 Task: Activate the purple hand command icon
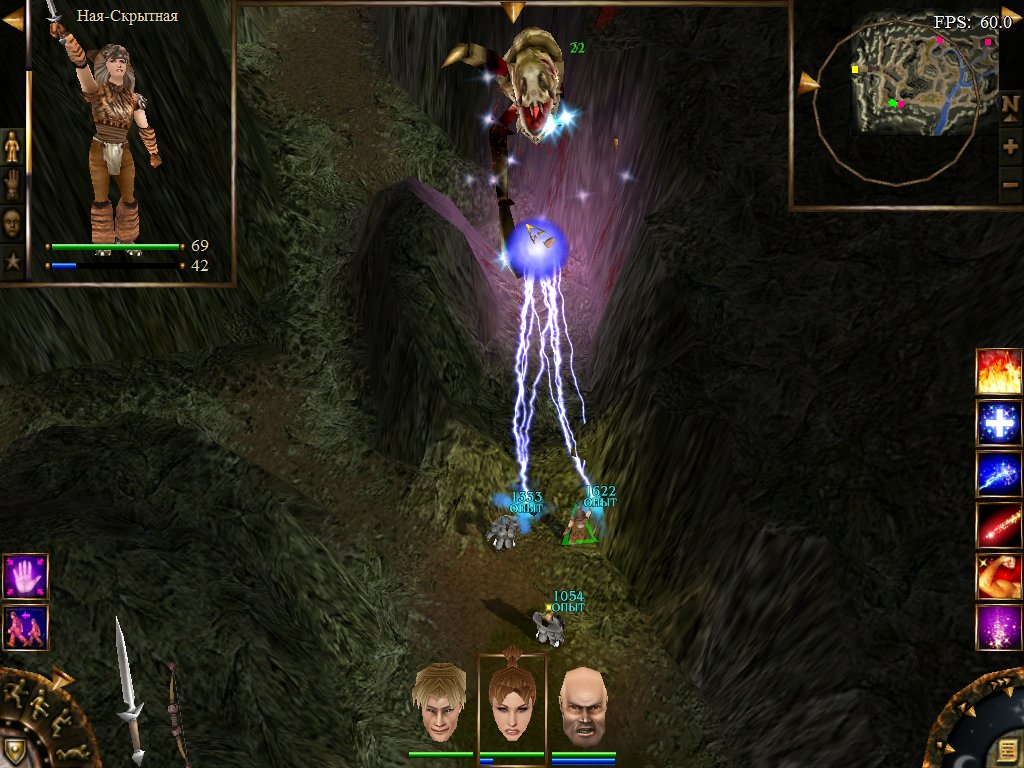pos(25,577)
